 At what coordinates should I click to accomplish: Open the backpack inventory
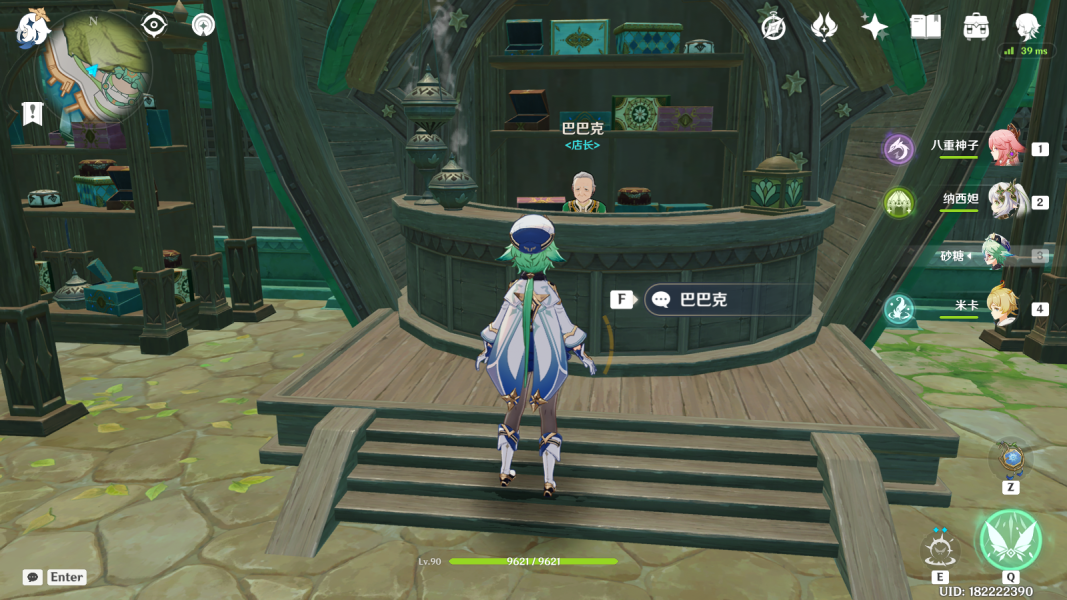tap(977, 27)
